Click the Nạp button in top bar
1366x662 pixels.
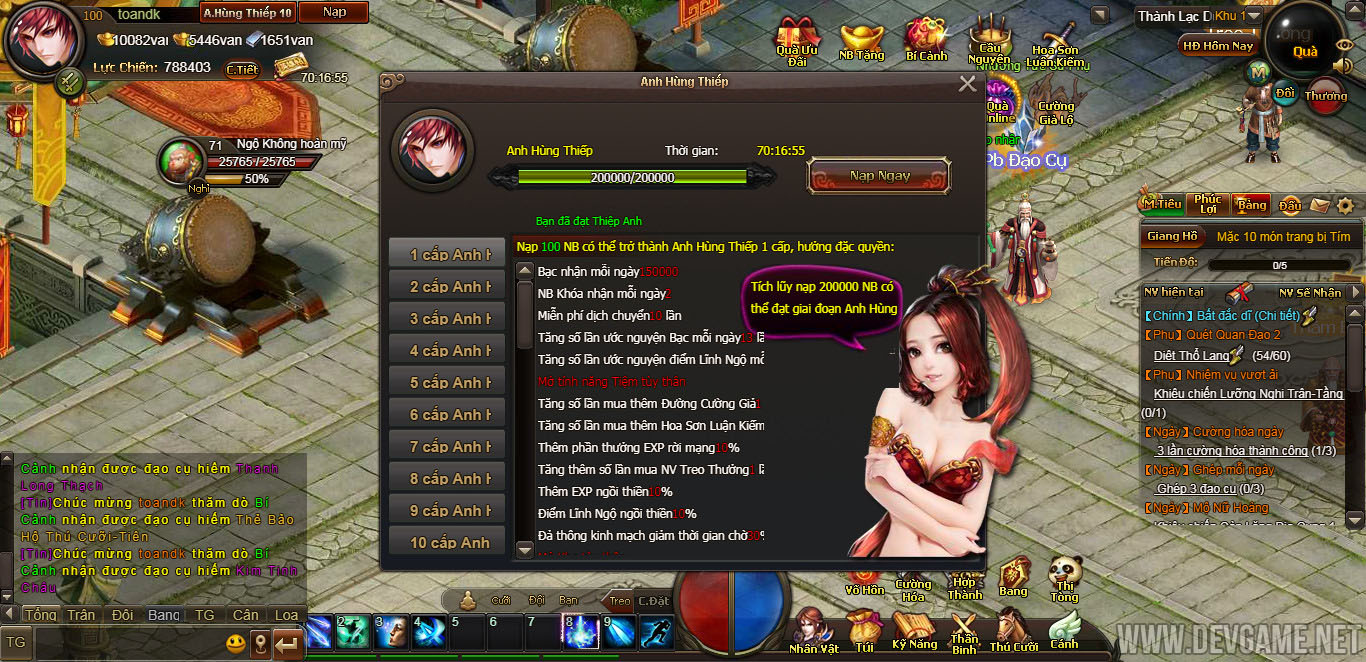334,13
